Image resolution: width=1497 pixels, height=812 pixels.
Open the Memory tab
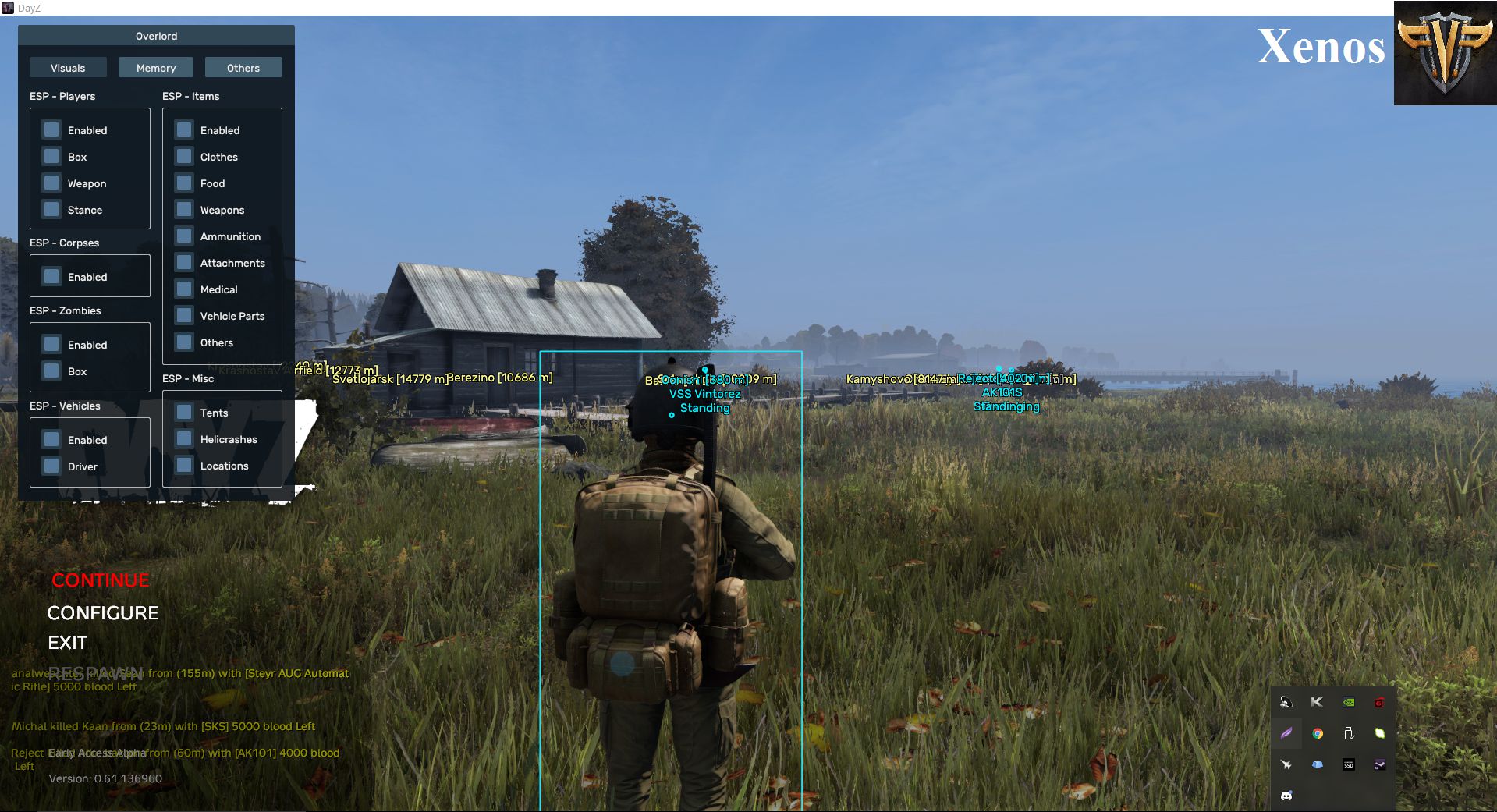(155, 67)
